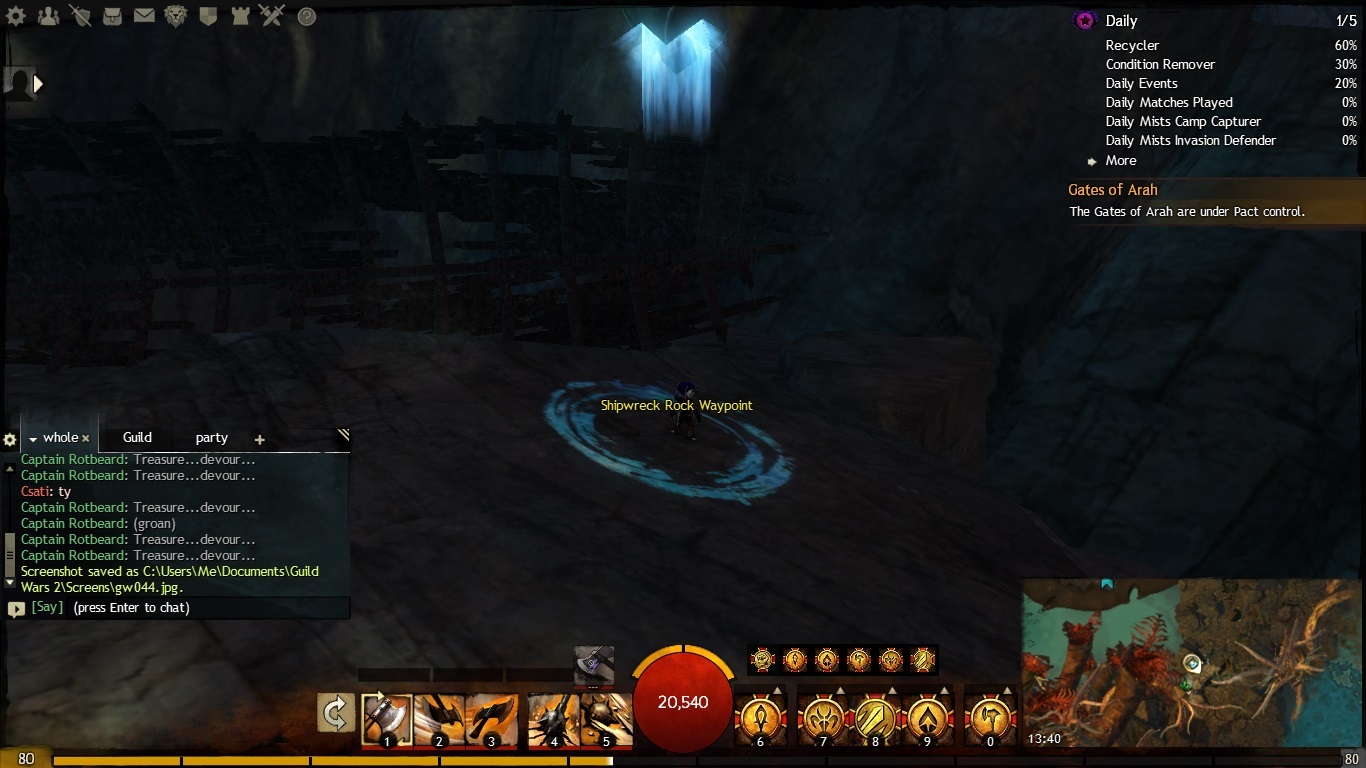Expand the party portrait arrow
The width and height of the screenshot is (1366, 768).
coord(39,84)
